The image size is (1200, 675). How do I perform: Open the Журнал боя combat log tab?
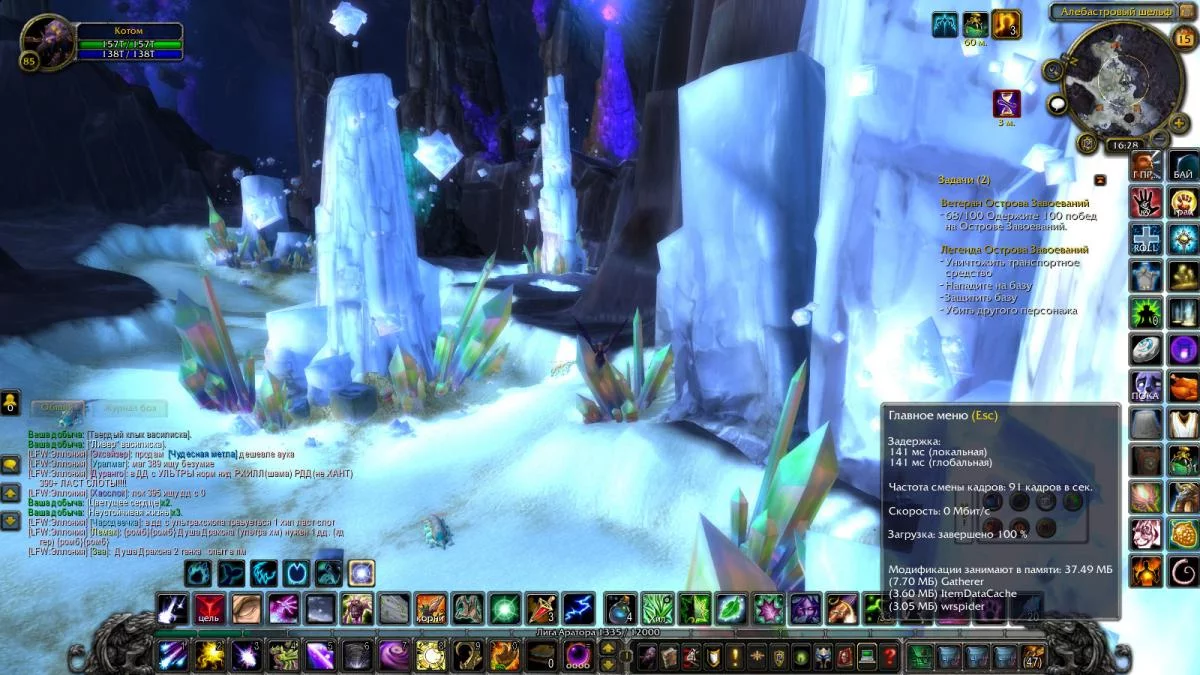point(129,408)
